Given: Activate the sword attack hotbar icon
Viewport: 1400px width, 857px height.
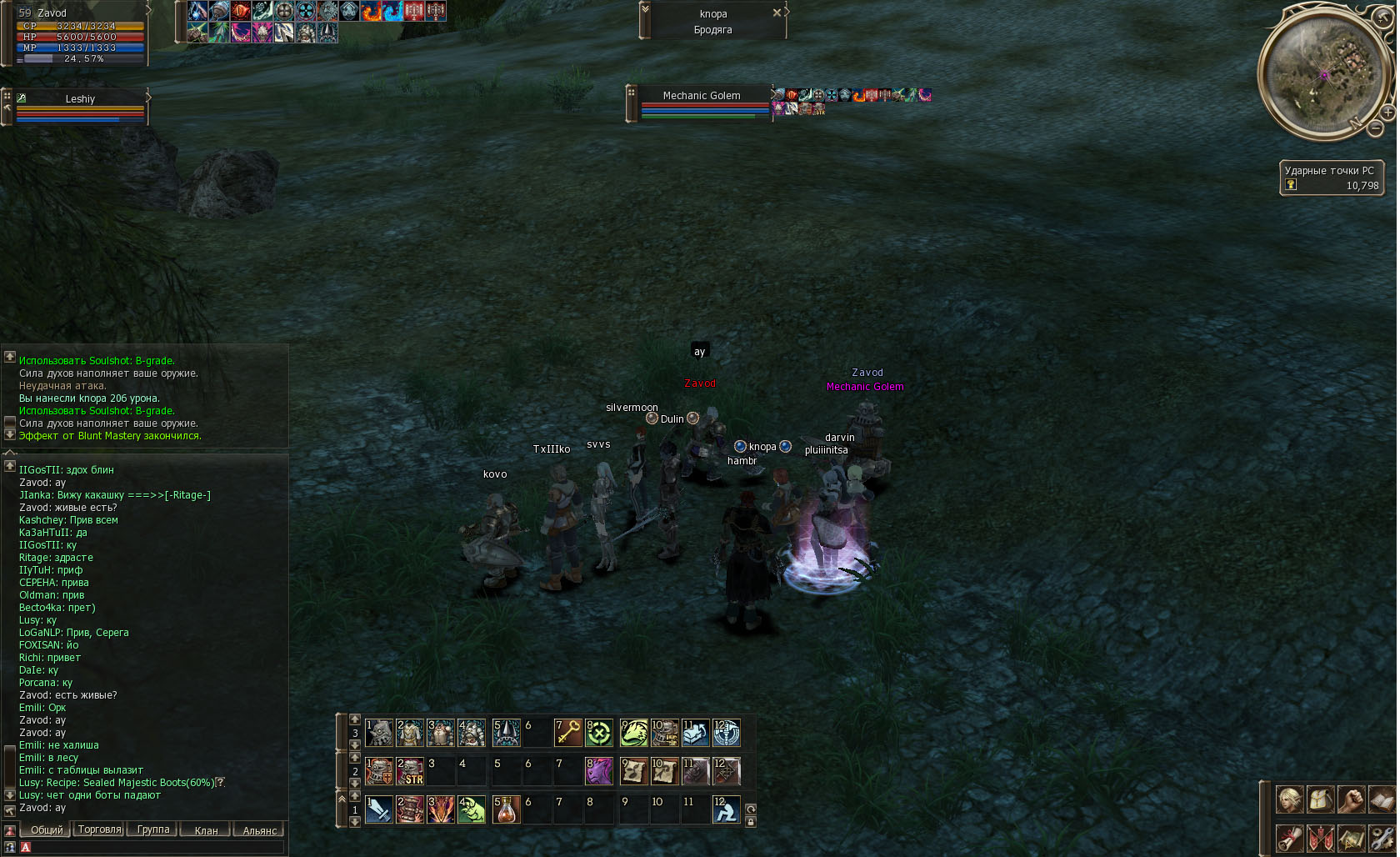Looking at the screenshot, I should pyautogui.click(x=379, y=809).
